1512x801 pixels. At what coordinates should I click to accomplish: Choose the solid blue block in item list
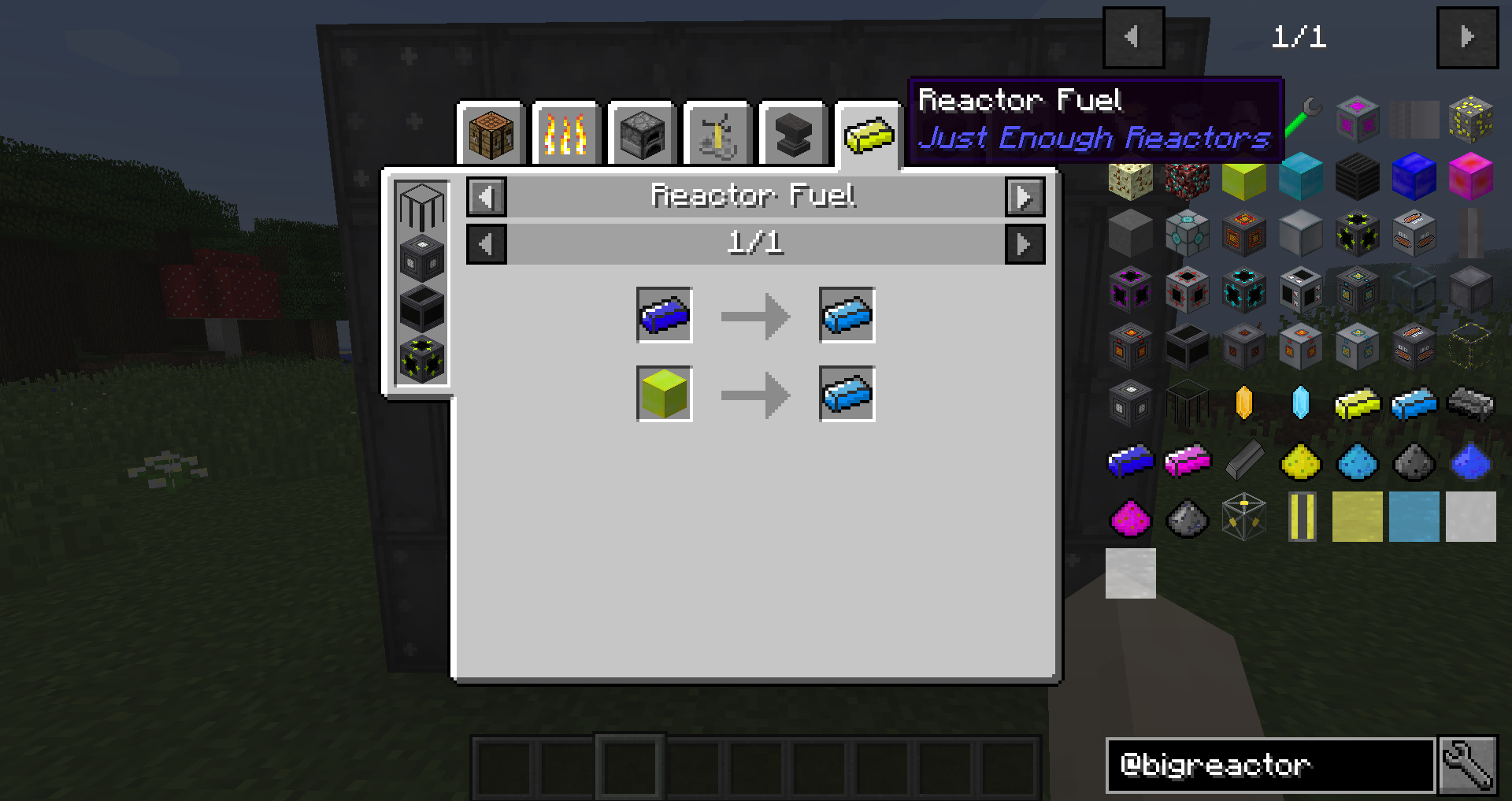[1414, 176]
